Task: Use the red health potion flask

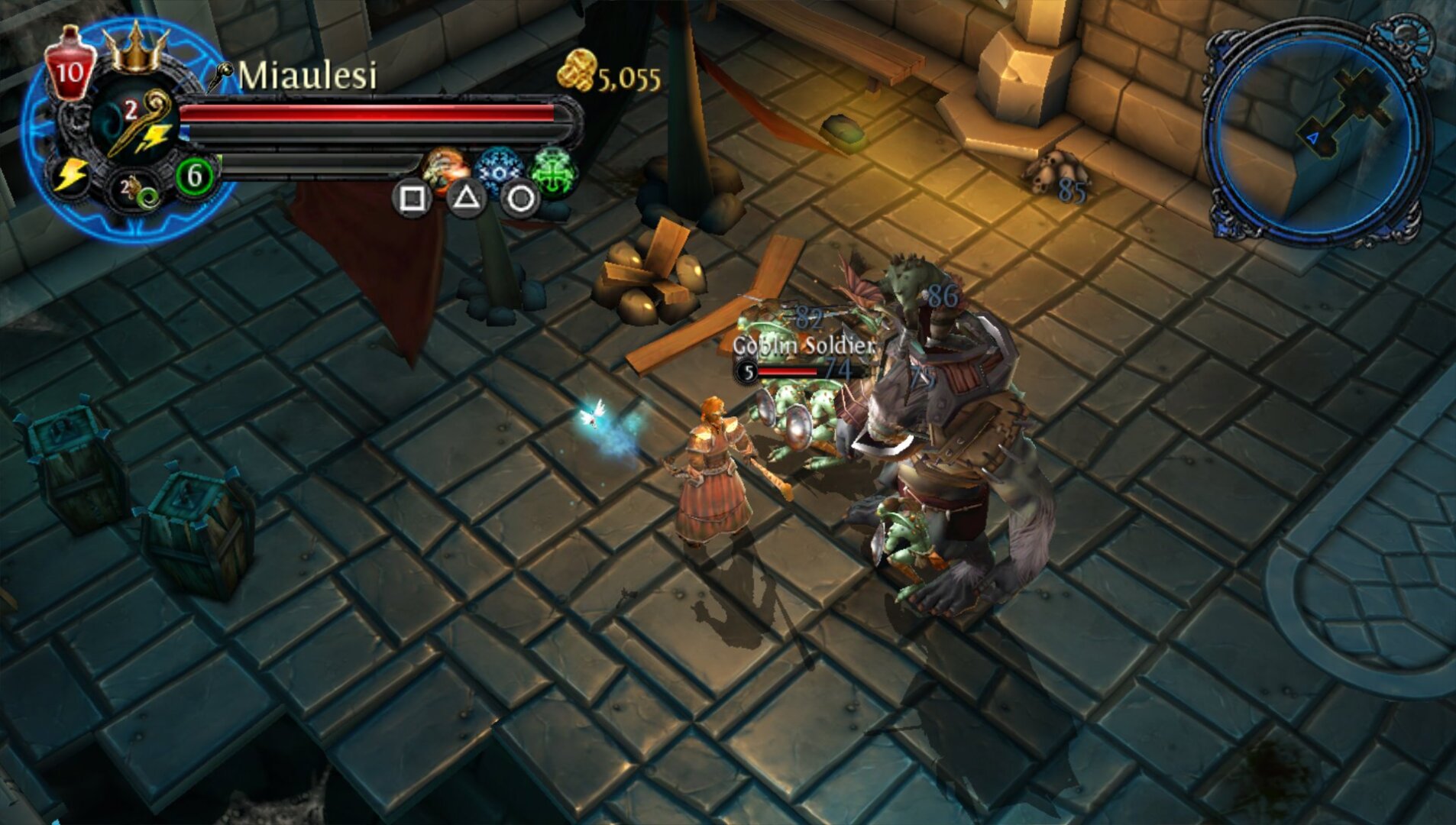Action: tap(70, 64)
